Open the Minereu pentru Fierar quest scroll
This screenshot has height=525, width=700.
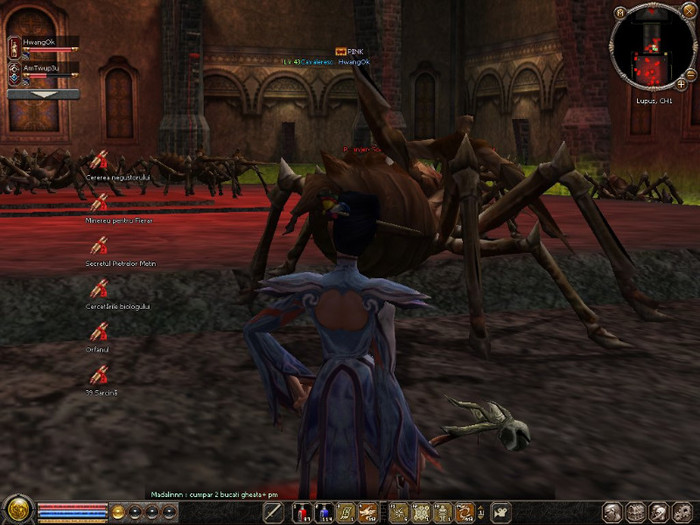98,203
